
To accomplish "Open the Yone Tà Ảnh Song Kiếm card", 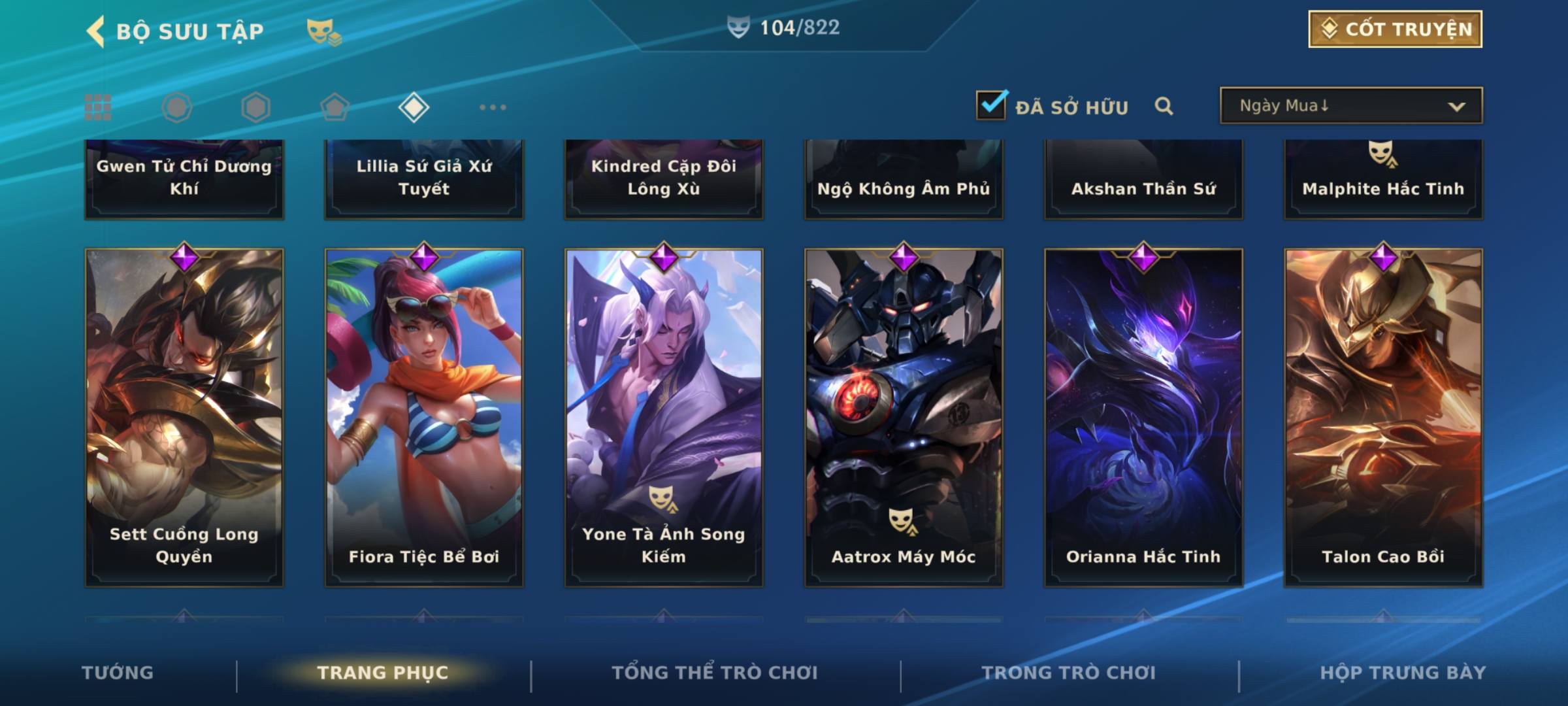I will [664, 417].
